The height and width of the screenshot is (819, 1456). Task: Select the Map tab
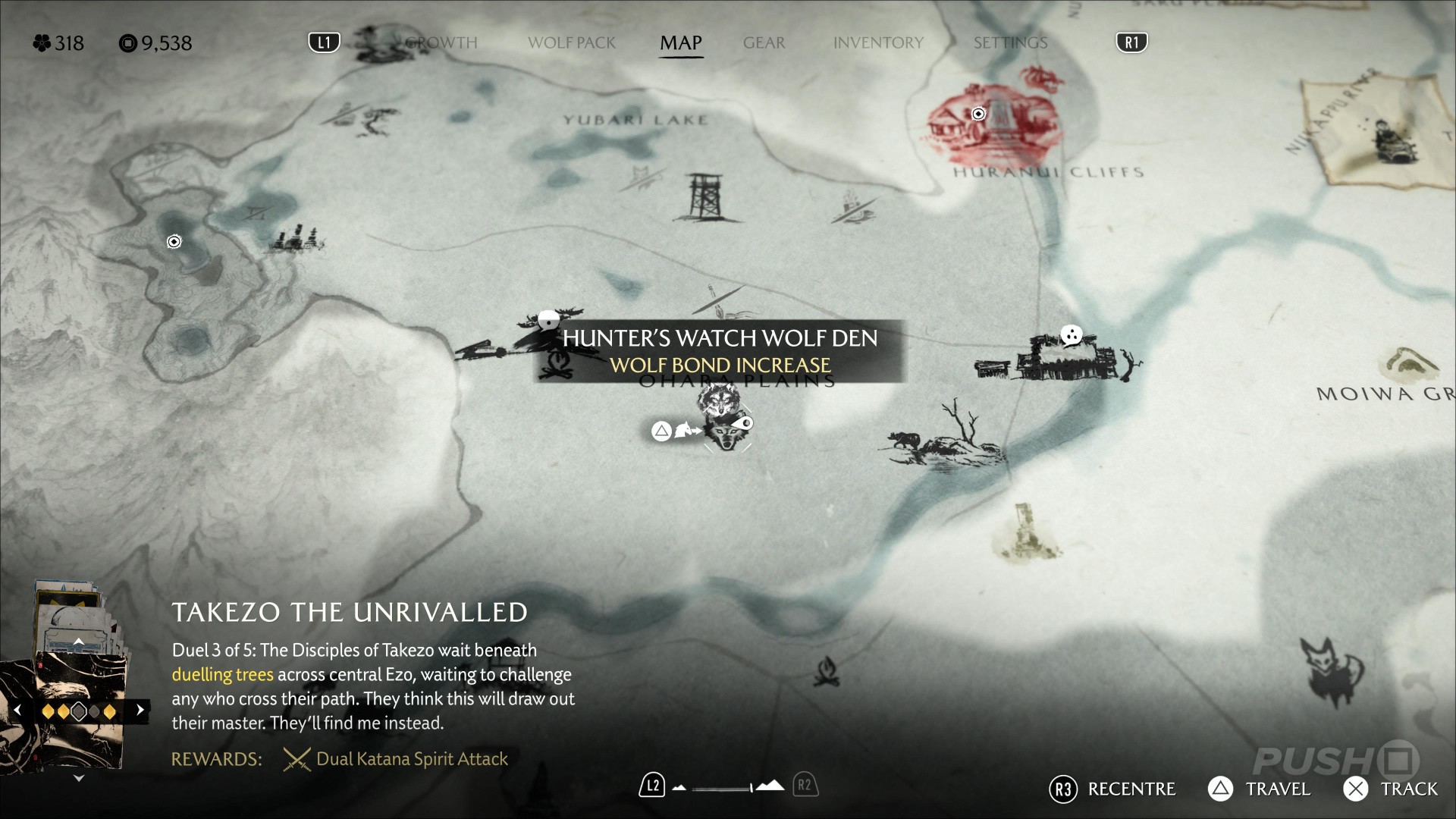point(680,43)
